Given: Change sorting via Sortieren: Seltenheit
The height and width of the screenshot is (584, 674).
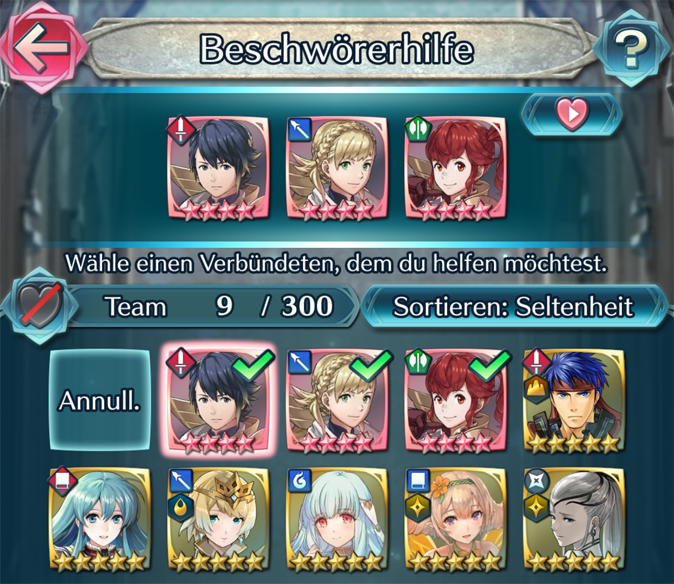Looking at the screenshot, I should coord(513,305).
